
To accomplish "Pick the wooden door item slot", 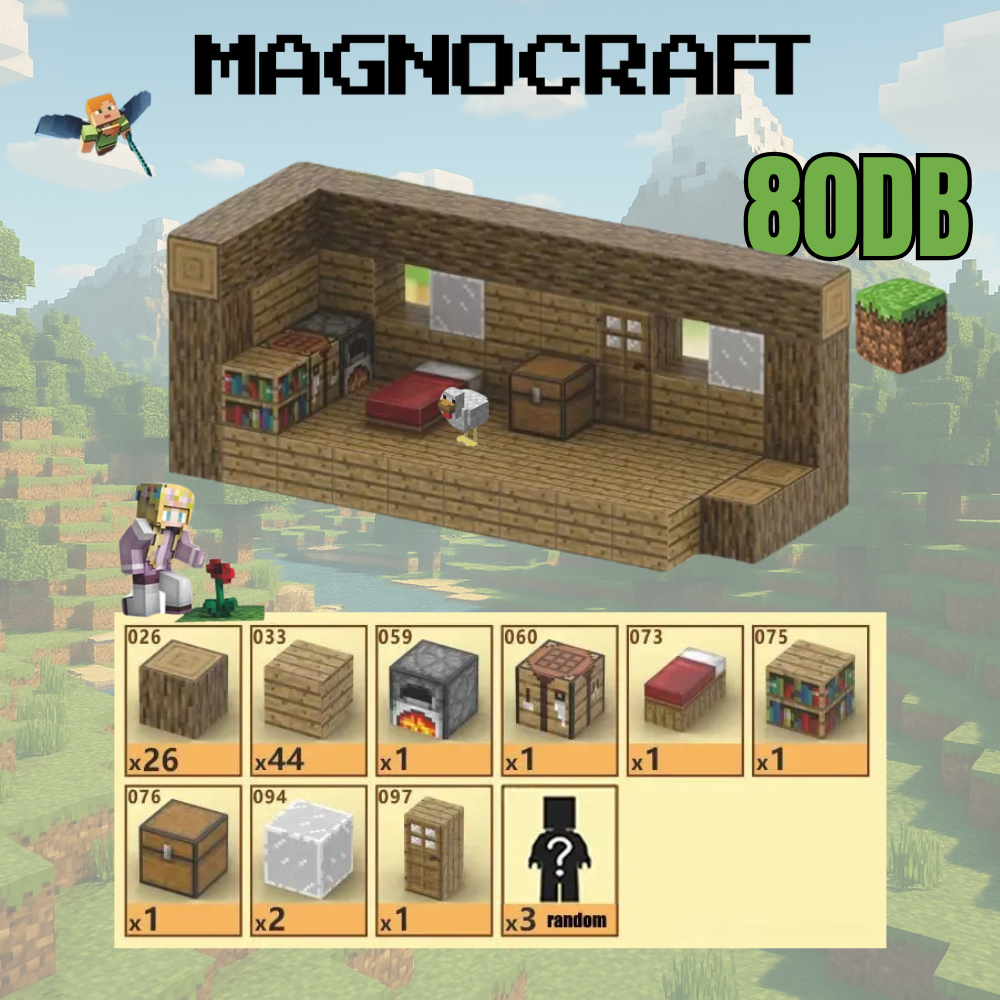I will pos(433,860).
